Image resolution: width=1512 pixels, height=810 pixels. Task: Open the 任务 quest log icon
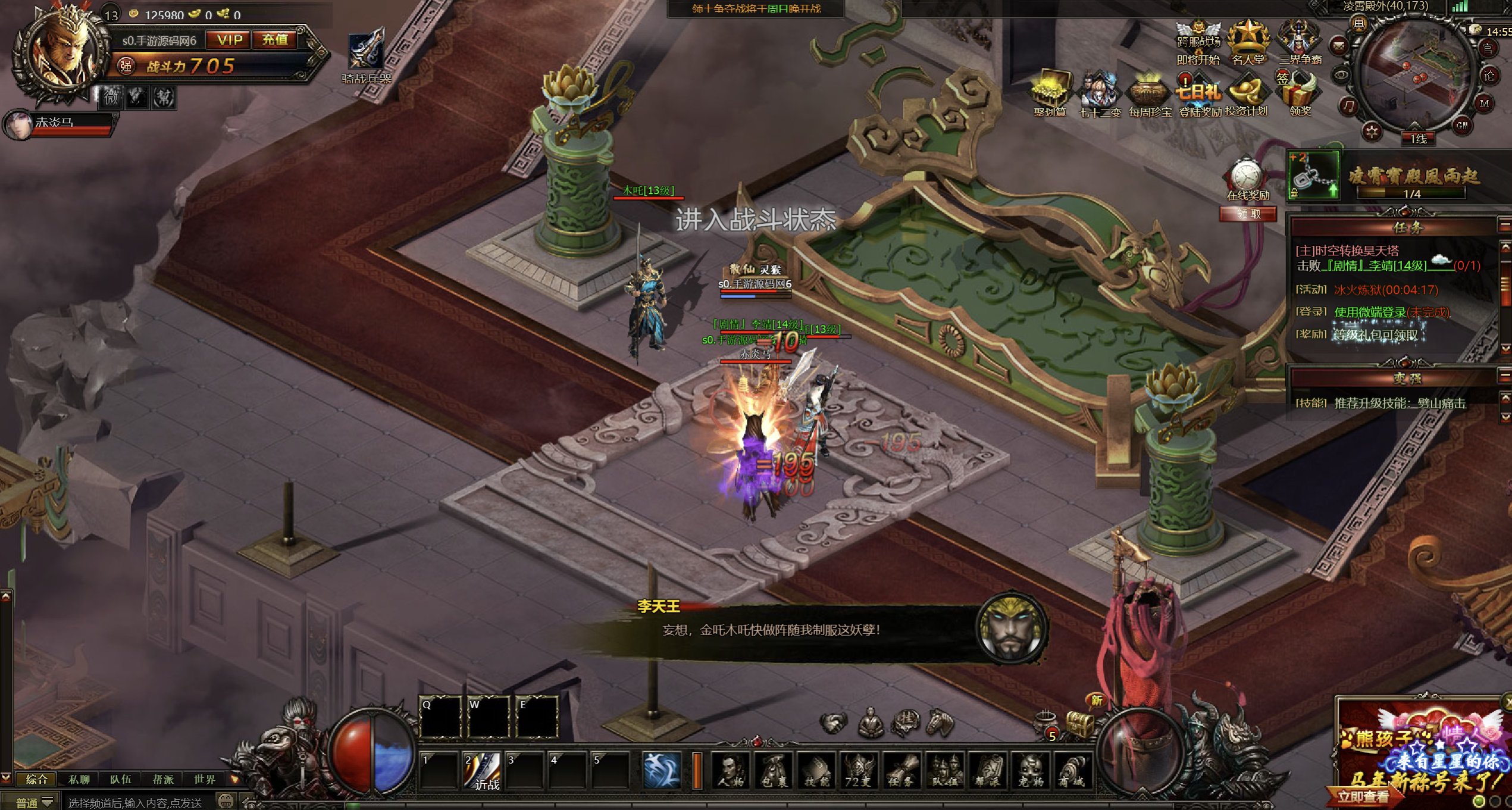point(901,771)
